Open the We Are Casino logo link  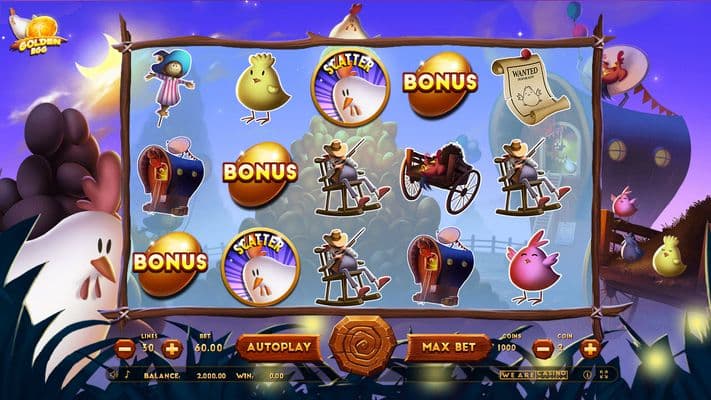pyautogui.click(x=533, y=375)
